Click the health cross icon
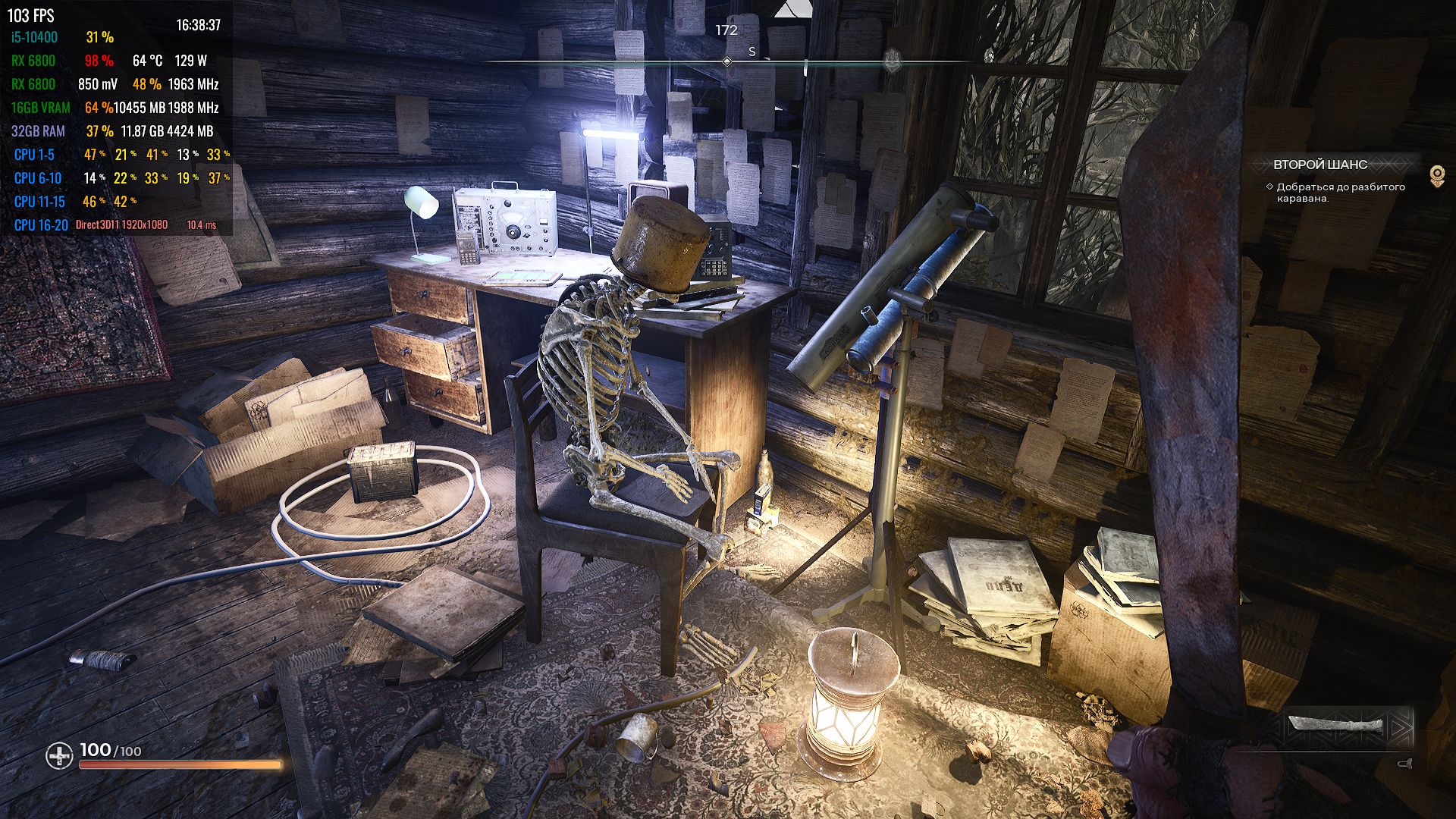The height and width of the screenshot is (819, 1456). pos(59,755)
